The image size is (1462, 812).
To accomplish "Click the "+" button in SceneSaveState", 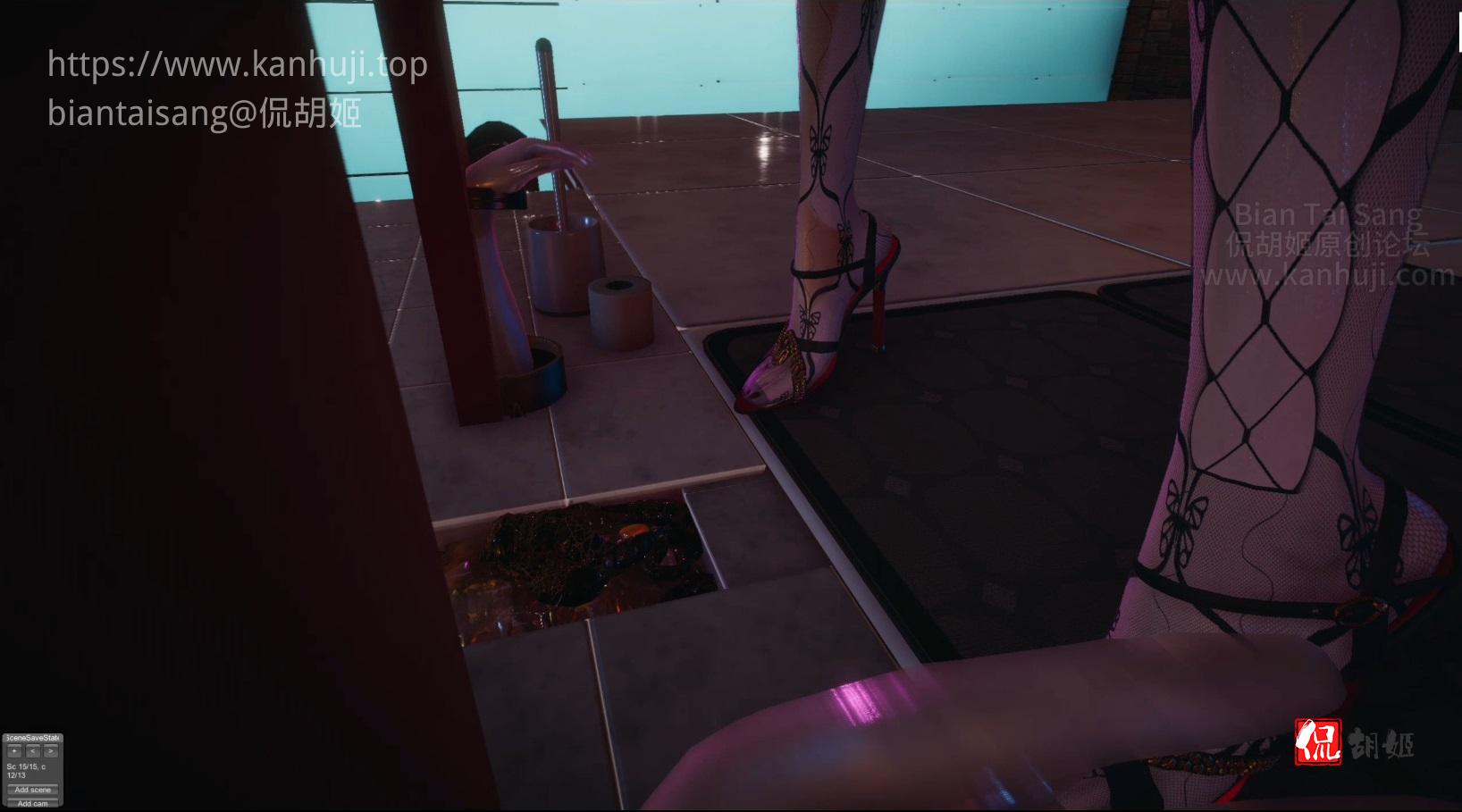I will coord(14,751).
